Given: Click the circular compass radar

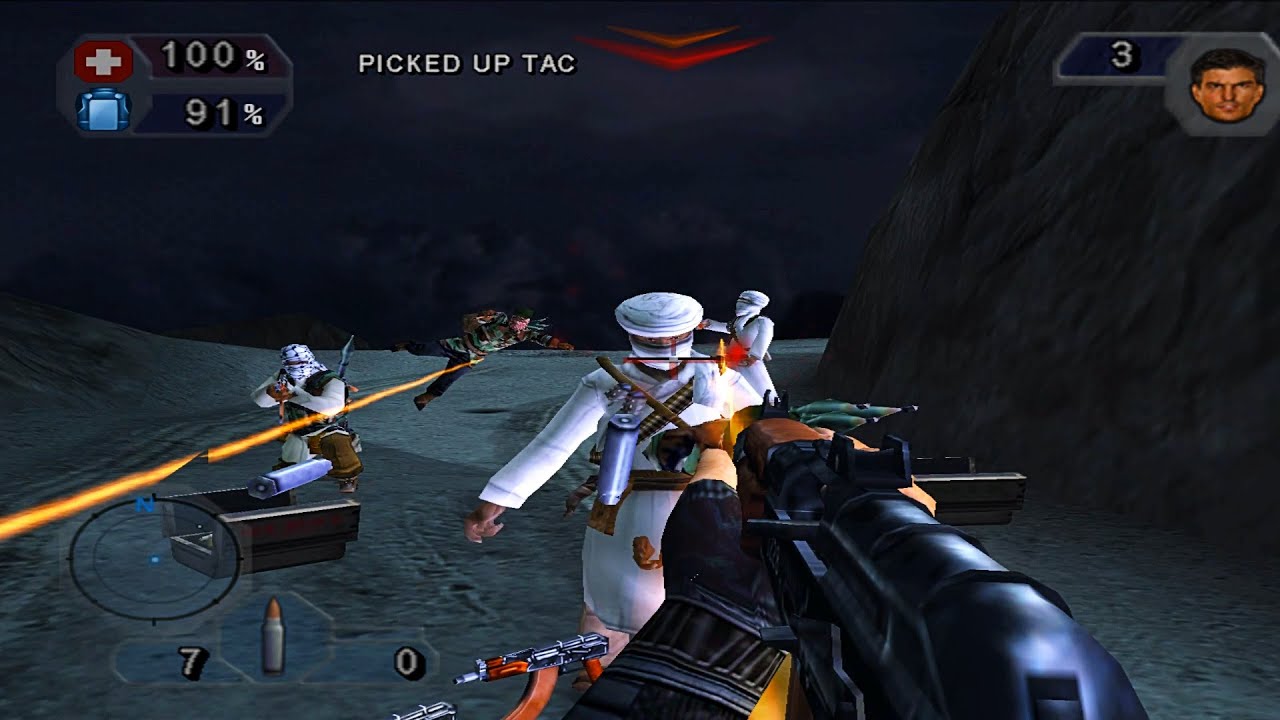Looking at the screenshot, I should [153, 560].
